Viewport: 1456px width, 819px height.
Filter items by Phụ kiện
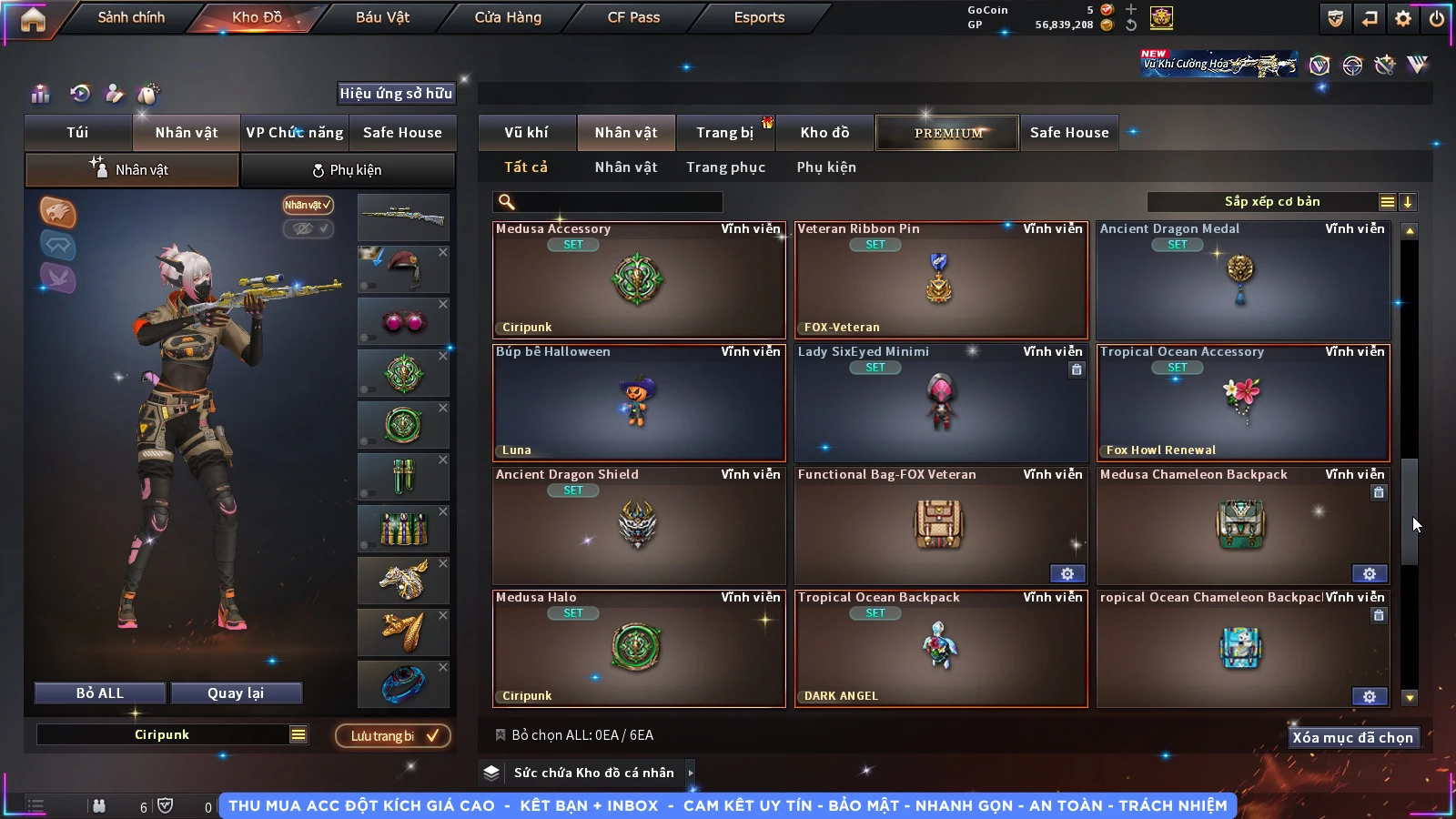click(x=826, y=167)
